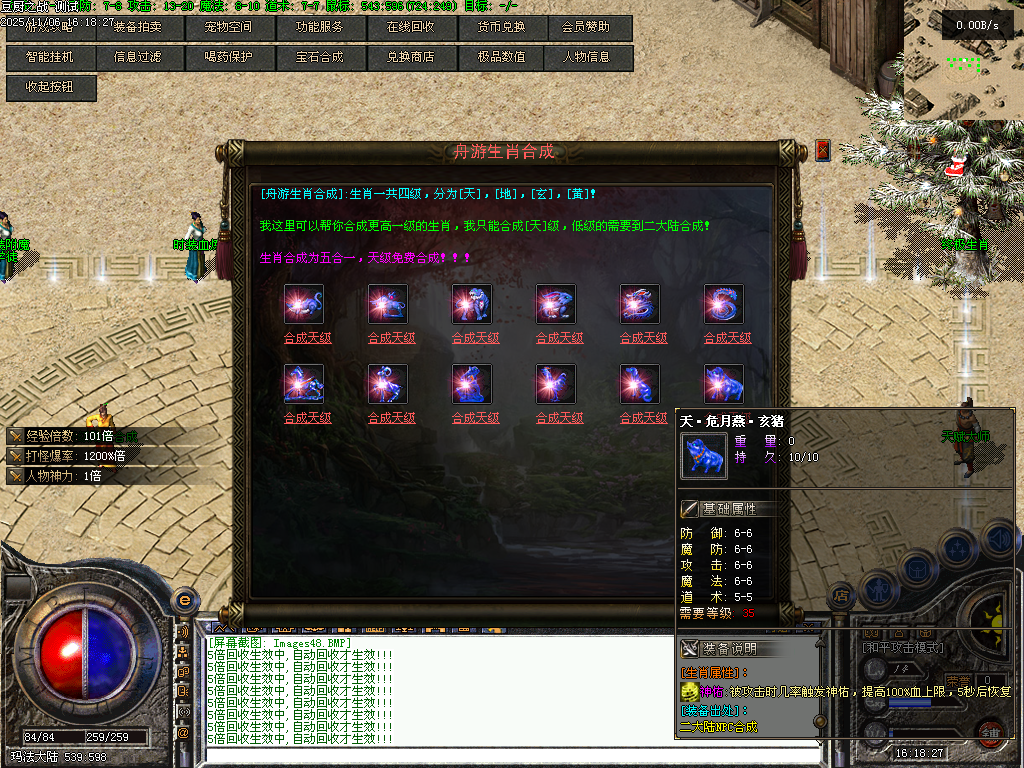
Task: Choose the tiger zodiac icon
Action: click(x=472, y=304)
